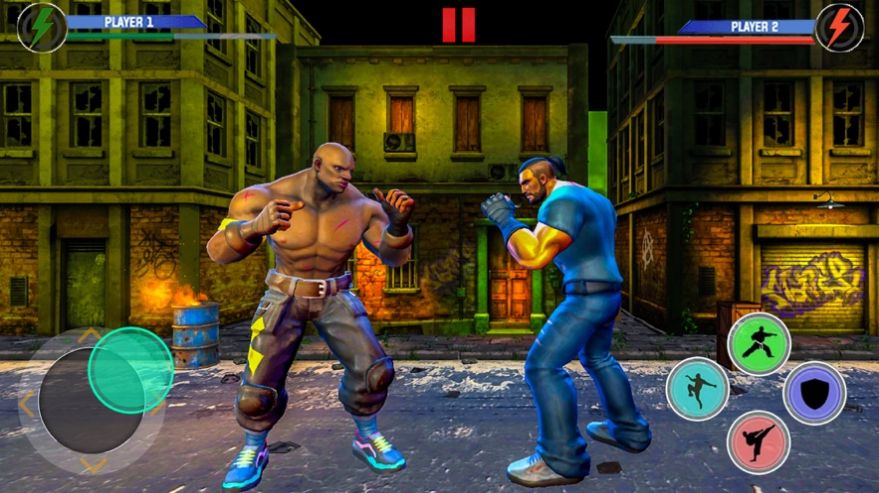
Task: Pause the fight with the red pause button
Action: [x=459, y=25]
